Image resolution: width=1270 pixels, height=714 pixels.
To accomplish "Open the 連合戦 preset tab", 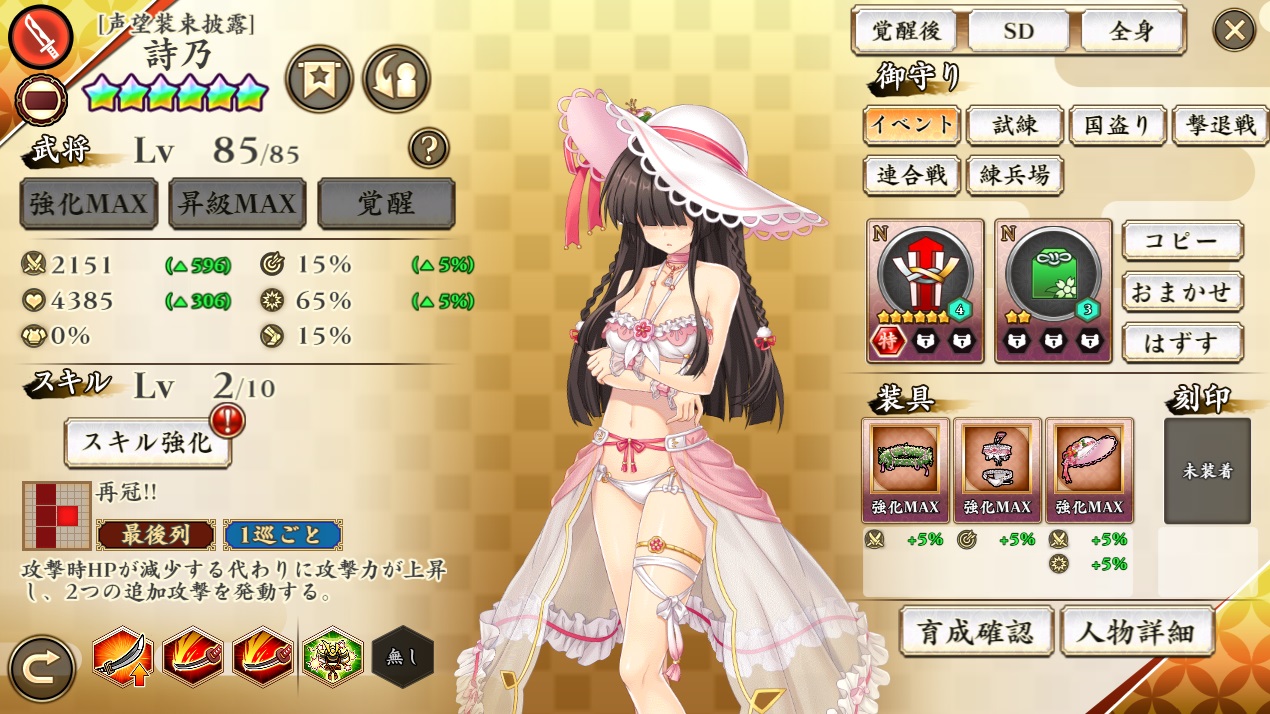I will 911,175.
